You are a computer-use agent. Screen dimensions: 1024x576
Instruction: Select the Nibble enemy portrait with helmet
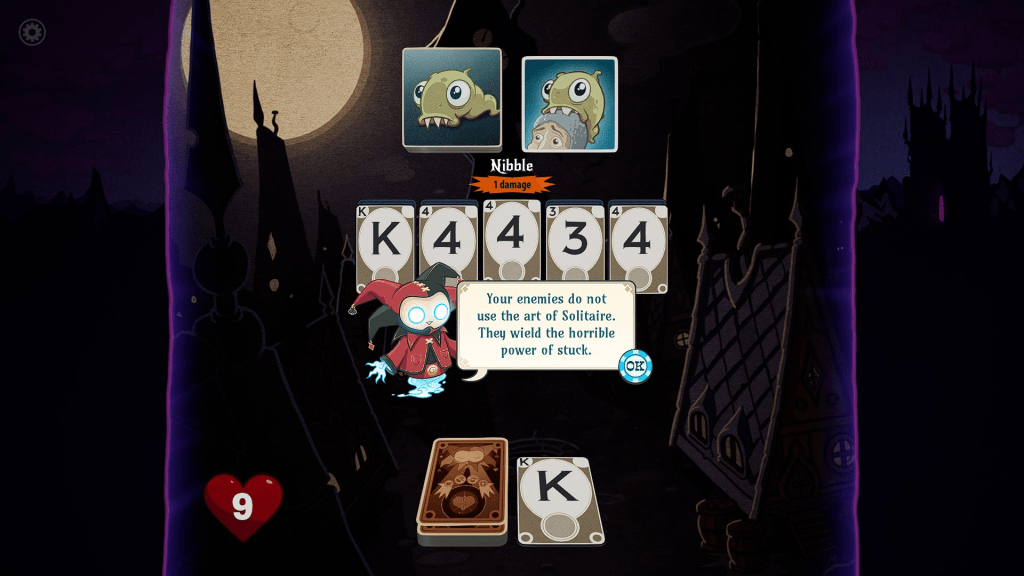tap(569, 104)
